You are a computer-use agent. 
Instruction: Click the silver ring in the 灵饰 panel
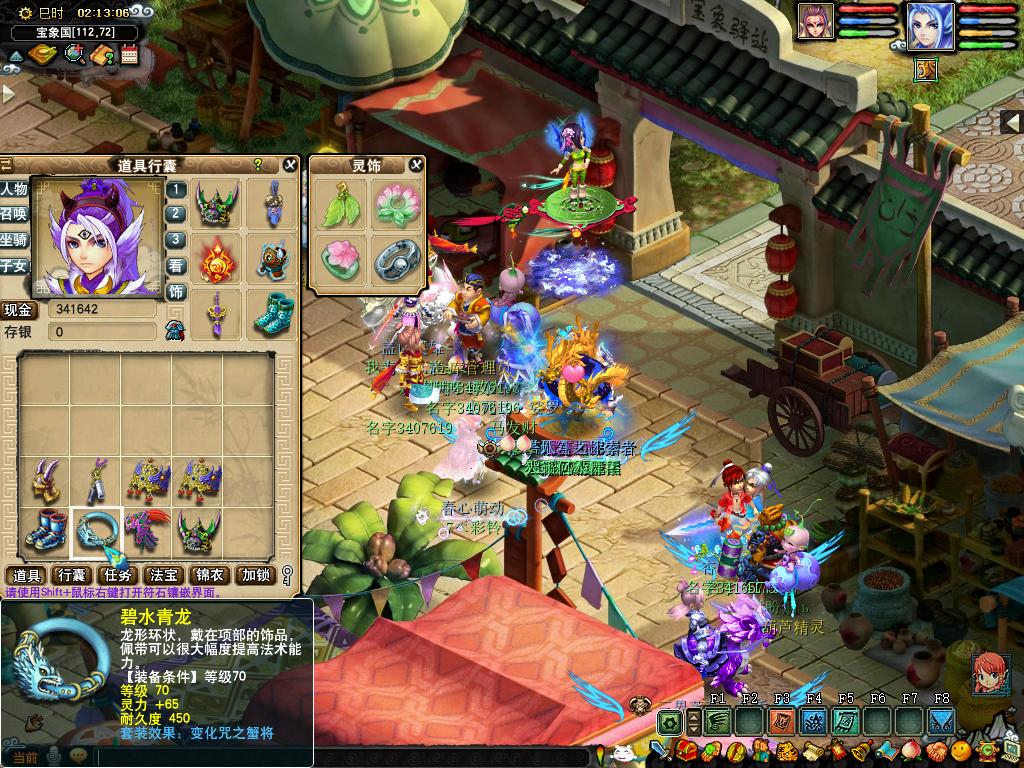[394, 261]
